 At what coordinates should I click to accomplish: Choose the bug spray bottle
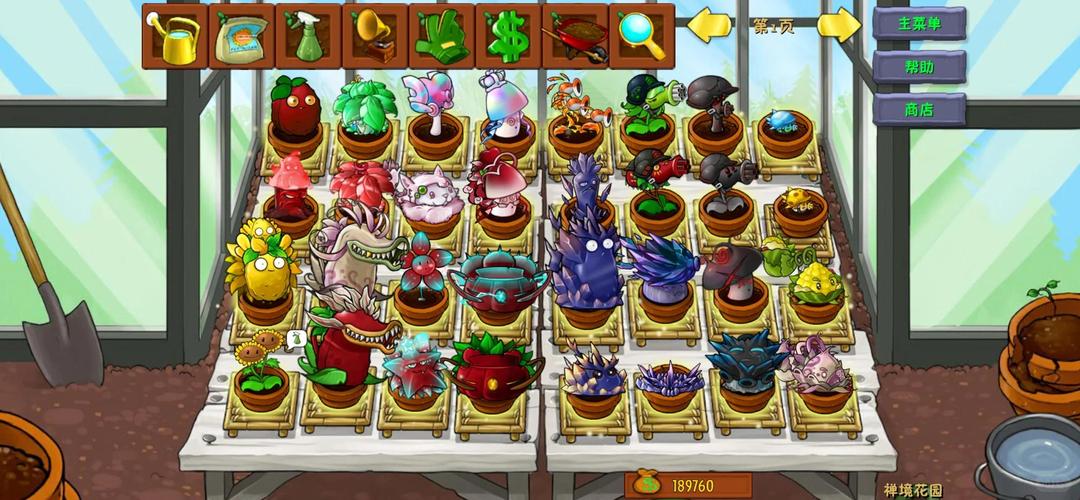[308, 35]
